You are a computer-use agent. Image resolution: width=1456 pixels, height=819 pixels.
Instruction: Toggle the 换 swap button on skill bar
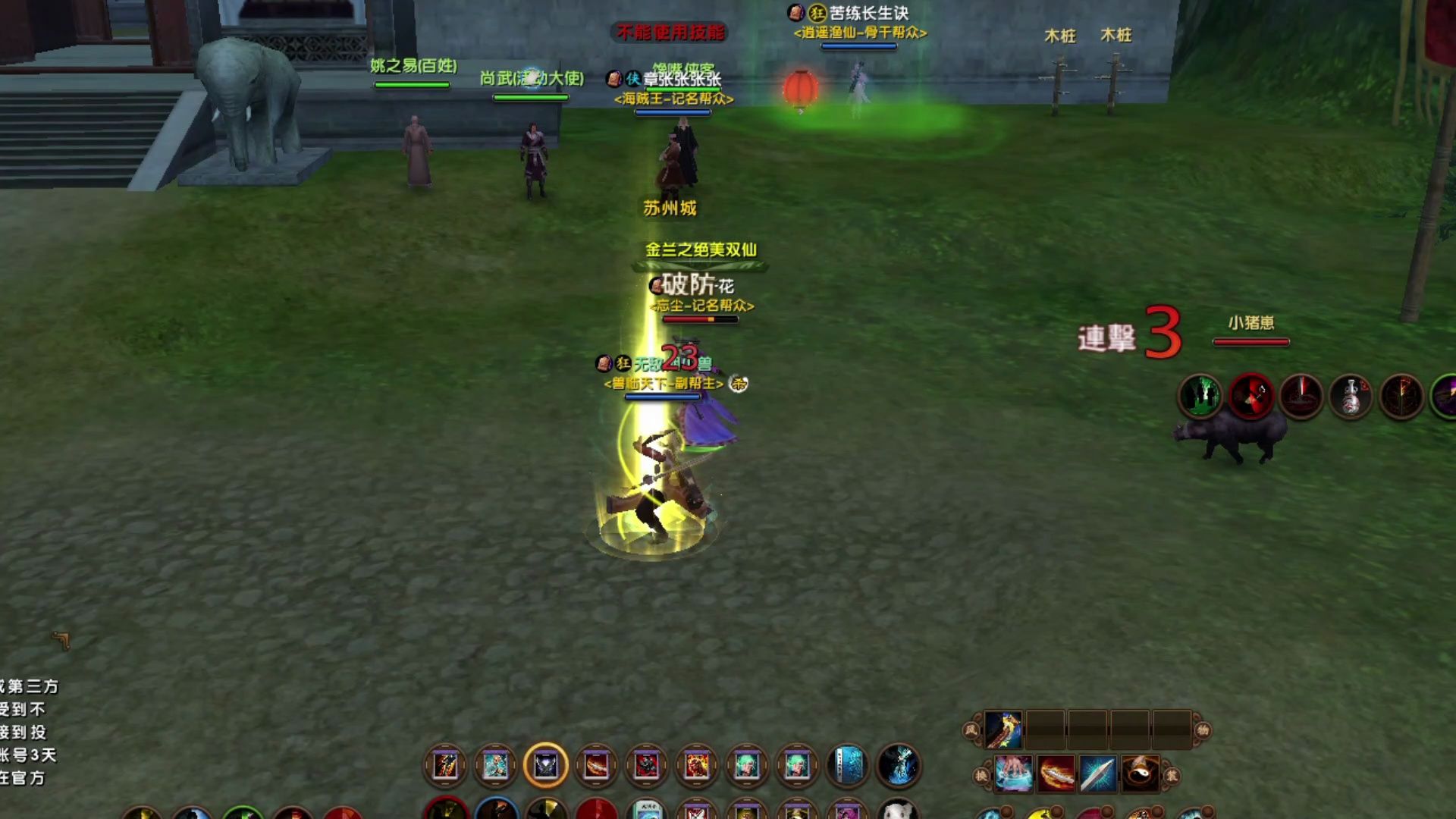(981, 776)
